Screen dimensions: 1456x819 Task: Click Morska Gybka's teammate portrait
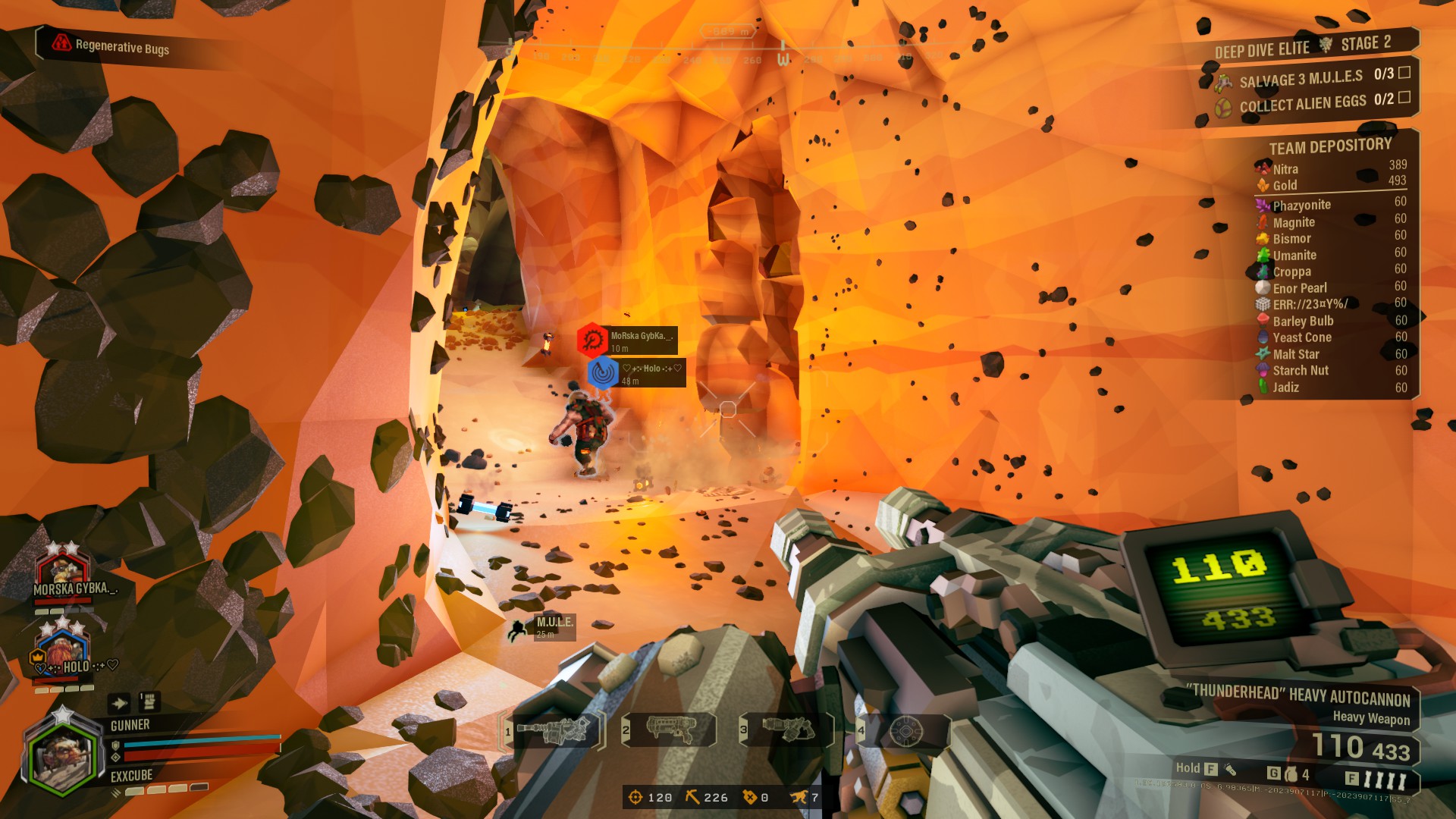(x=62, y=570)
